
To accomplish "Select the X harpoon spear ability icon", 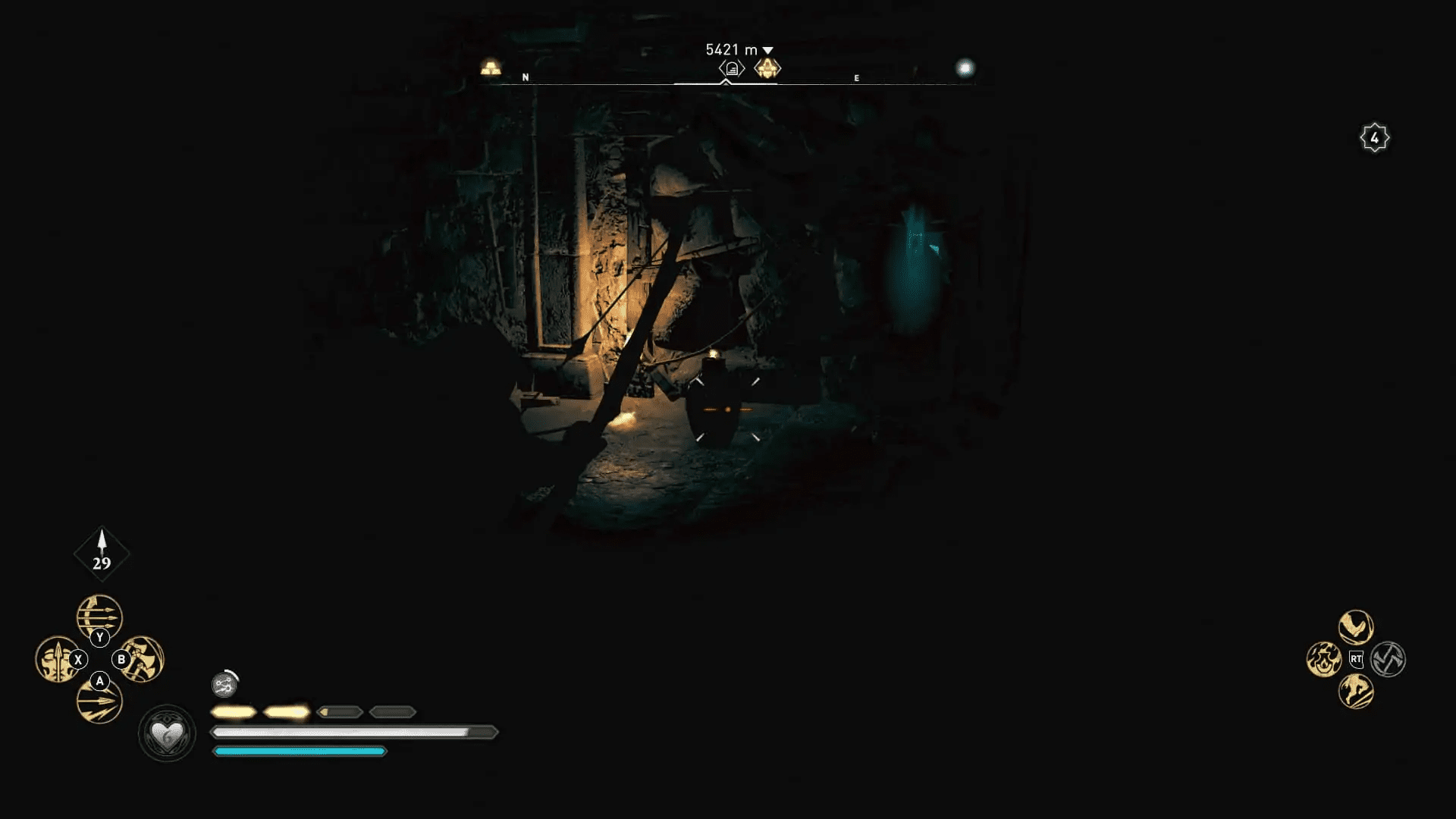I will click(x=58, y=661).
